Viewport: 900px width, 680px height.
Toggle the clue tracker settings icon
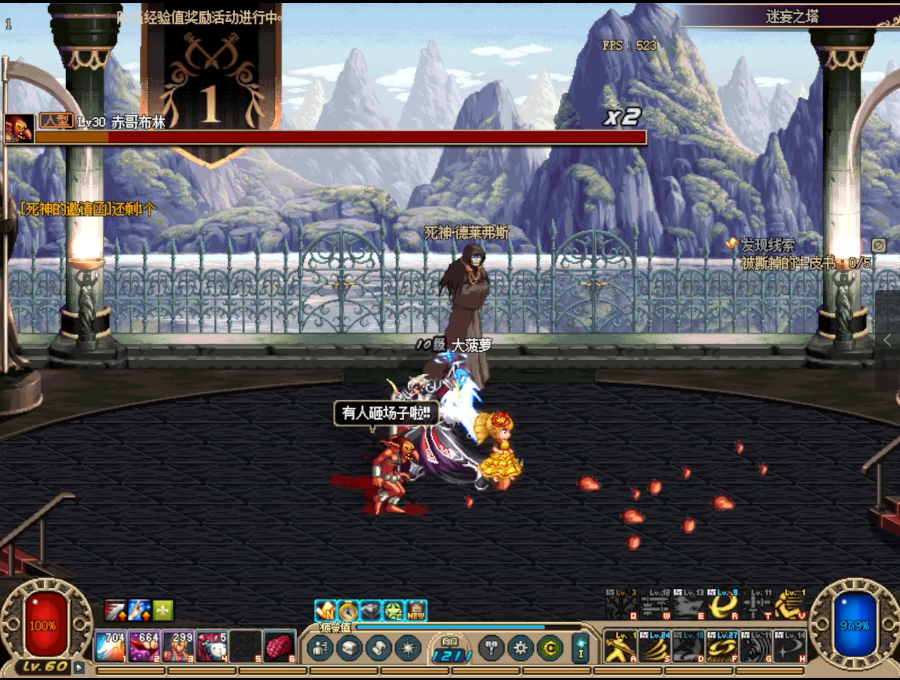pyautogui.click(x=878, y=245)
